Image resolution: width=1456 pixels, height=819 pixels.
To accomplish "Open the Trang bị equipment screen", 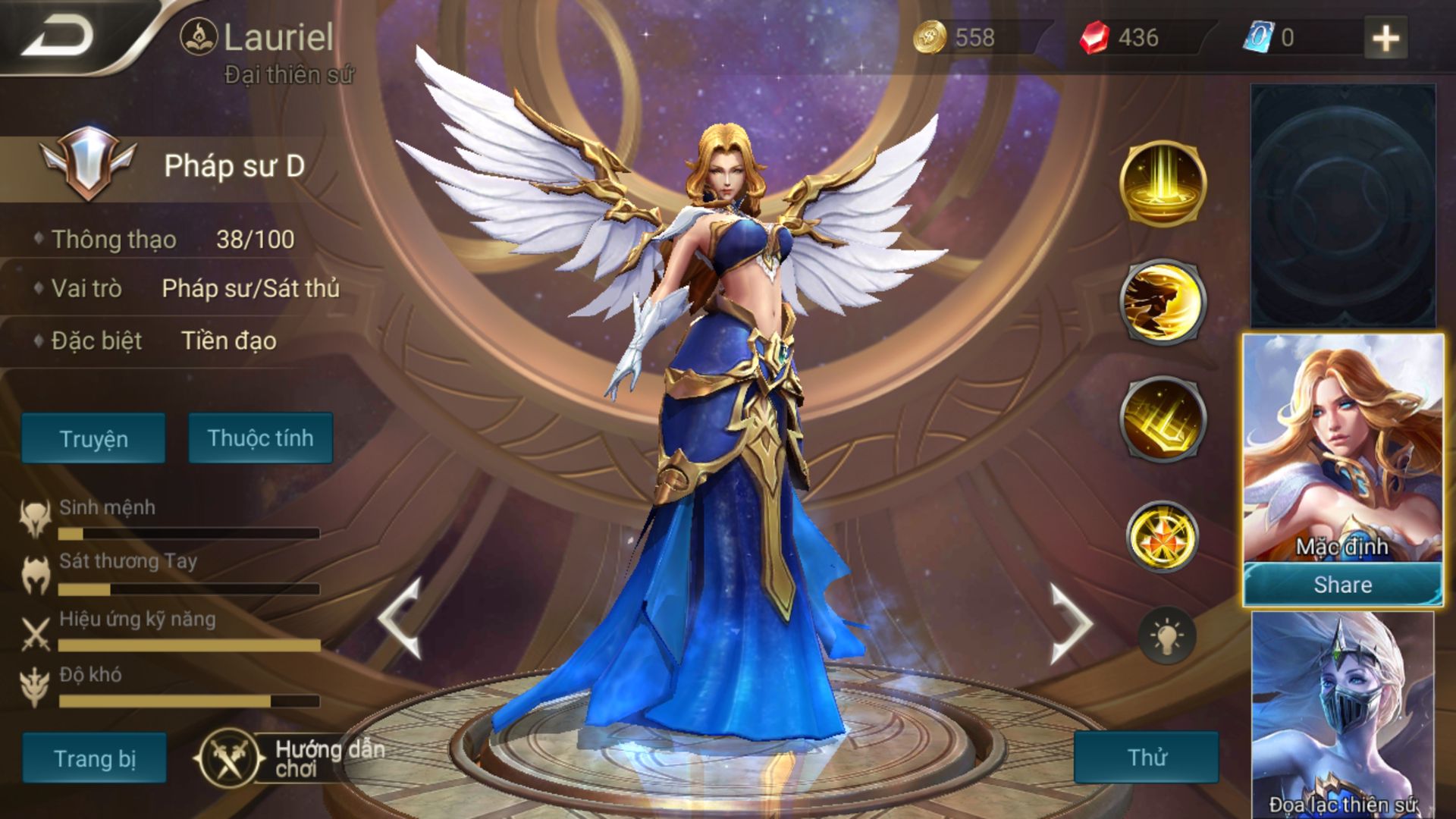I will coord(94,758).
